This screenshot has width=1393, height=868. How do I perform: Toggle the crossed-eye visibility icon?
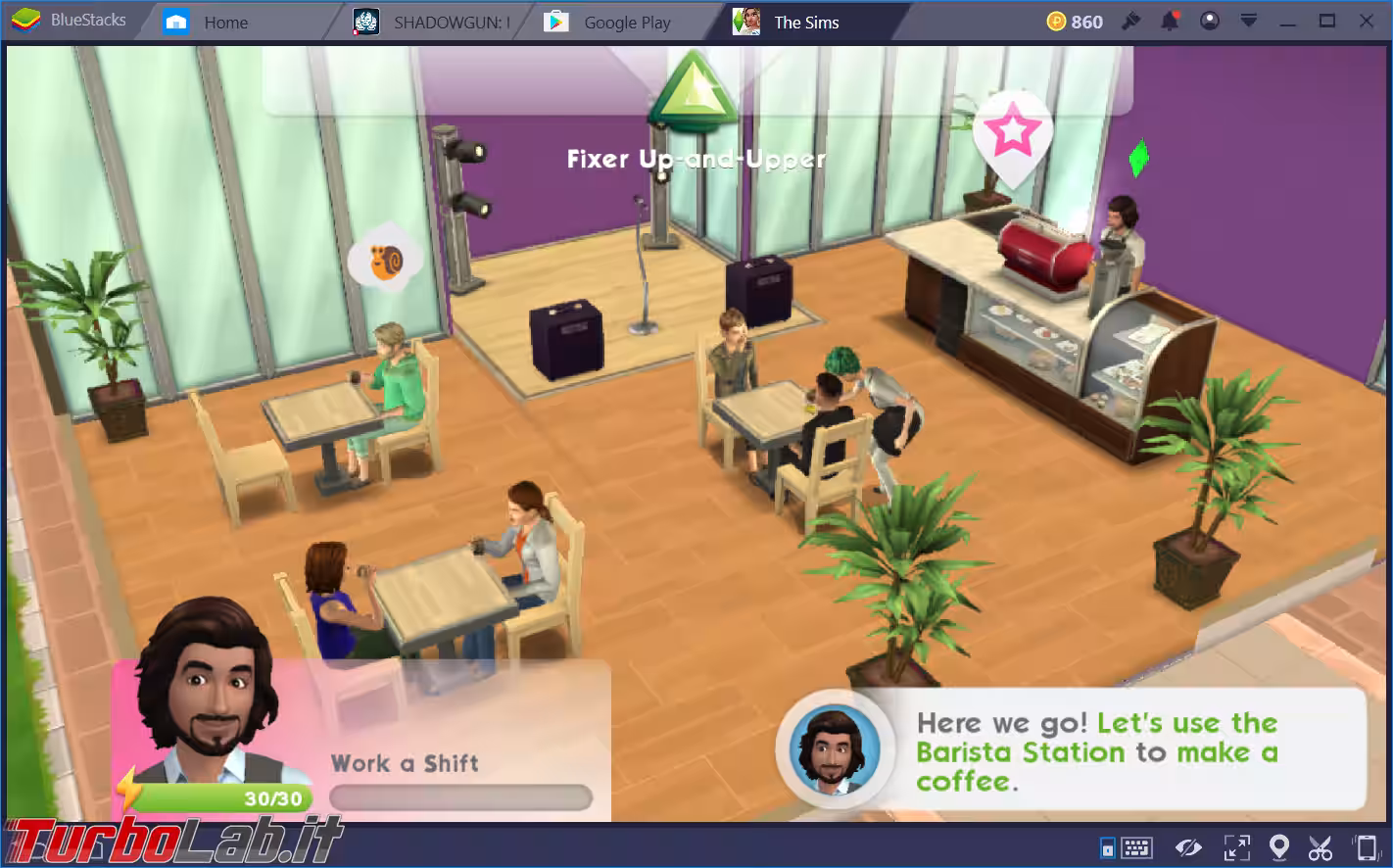[1188, 846]
